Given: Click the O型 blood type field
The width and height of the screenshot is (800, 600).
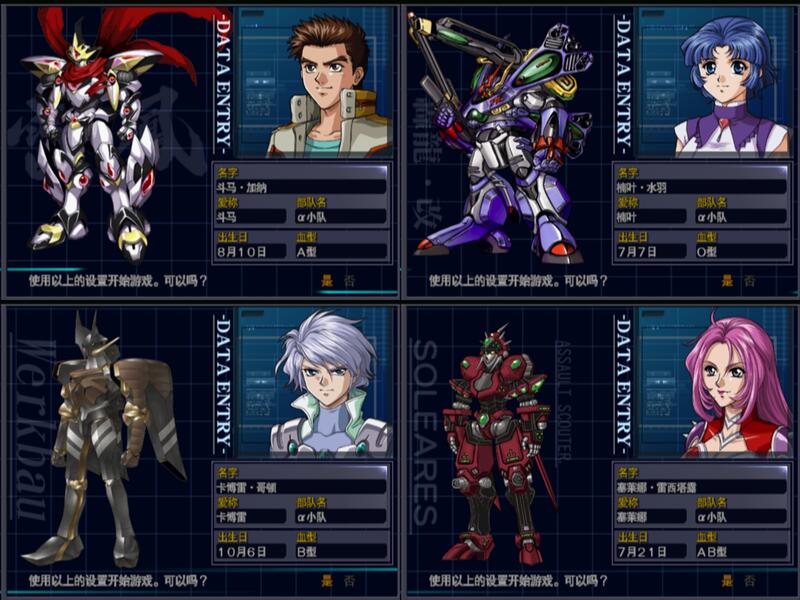Looking at the screenshot, I should pos(740,251).
